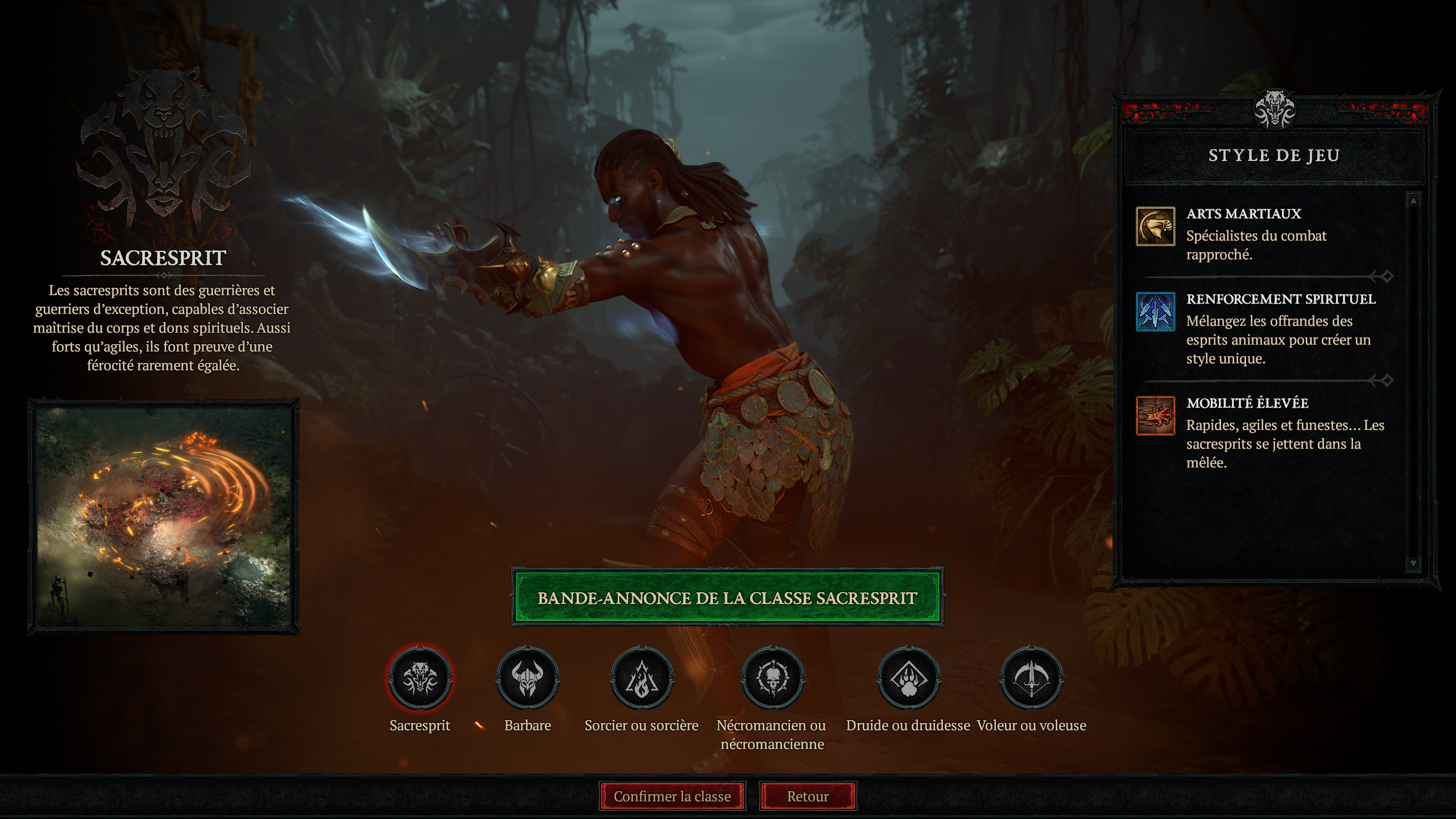The image size is (1456, 819).
Task: Select the Renforcement Spirituel icon
Action: click(x=1155, y=312)
